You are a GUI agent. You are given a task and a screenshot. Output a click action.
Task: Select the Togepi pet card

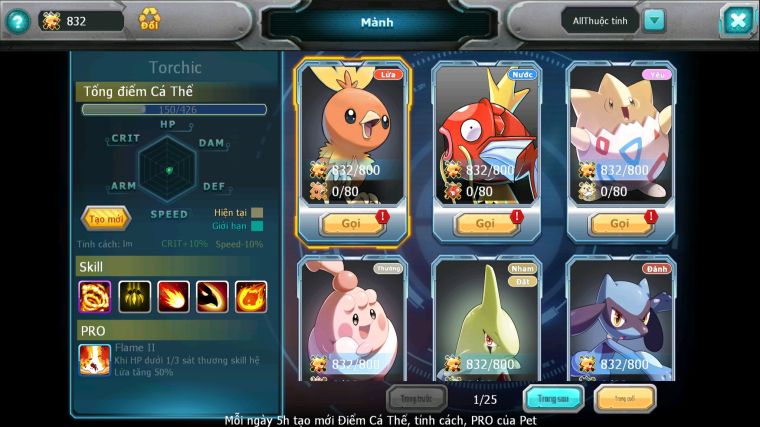click(x=621, y=130)
